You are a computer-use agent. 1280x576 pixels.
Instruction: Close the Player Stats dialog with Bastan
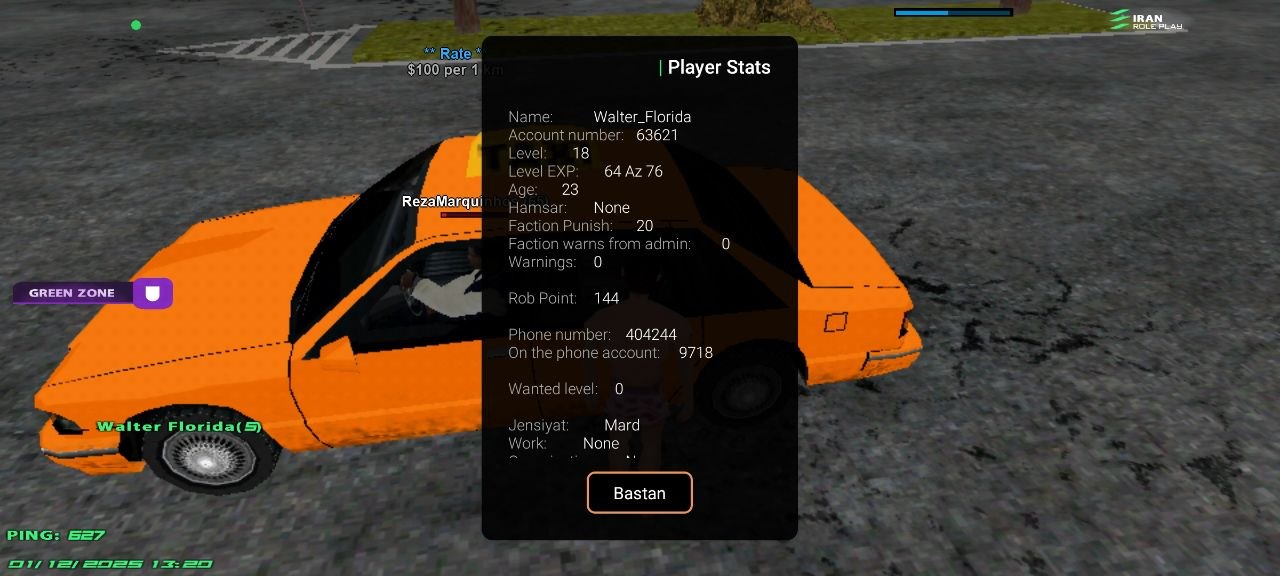[x=639, y=493]
